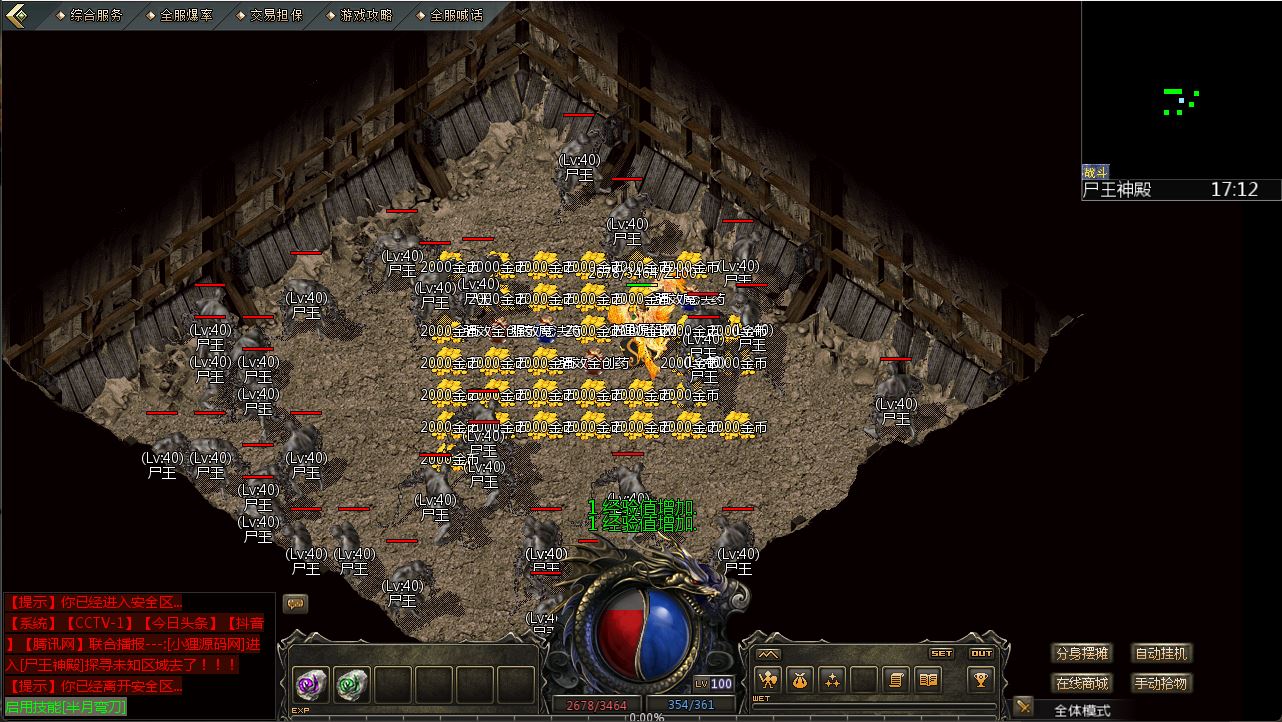This screenshot has height=722, width=1282.
Task: Open the bag inventory icon
Action: (x=800, y=680)
